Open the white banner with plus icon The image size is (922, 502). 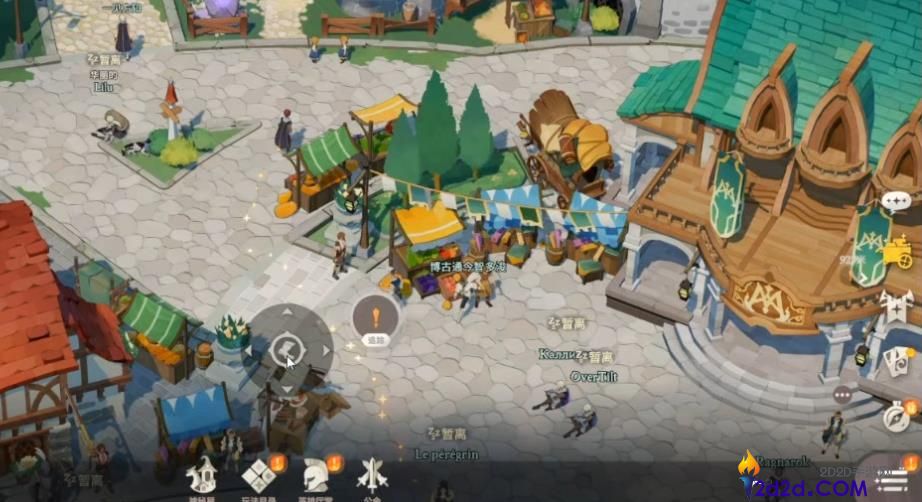pos(896,309)
